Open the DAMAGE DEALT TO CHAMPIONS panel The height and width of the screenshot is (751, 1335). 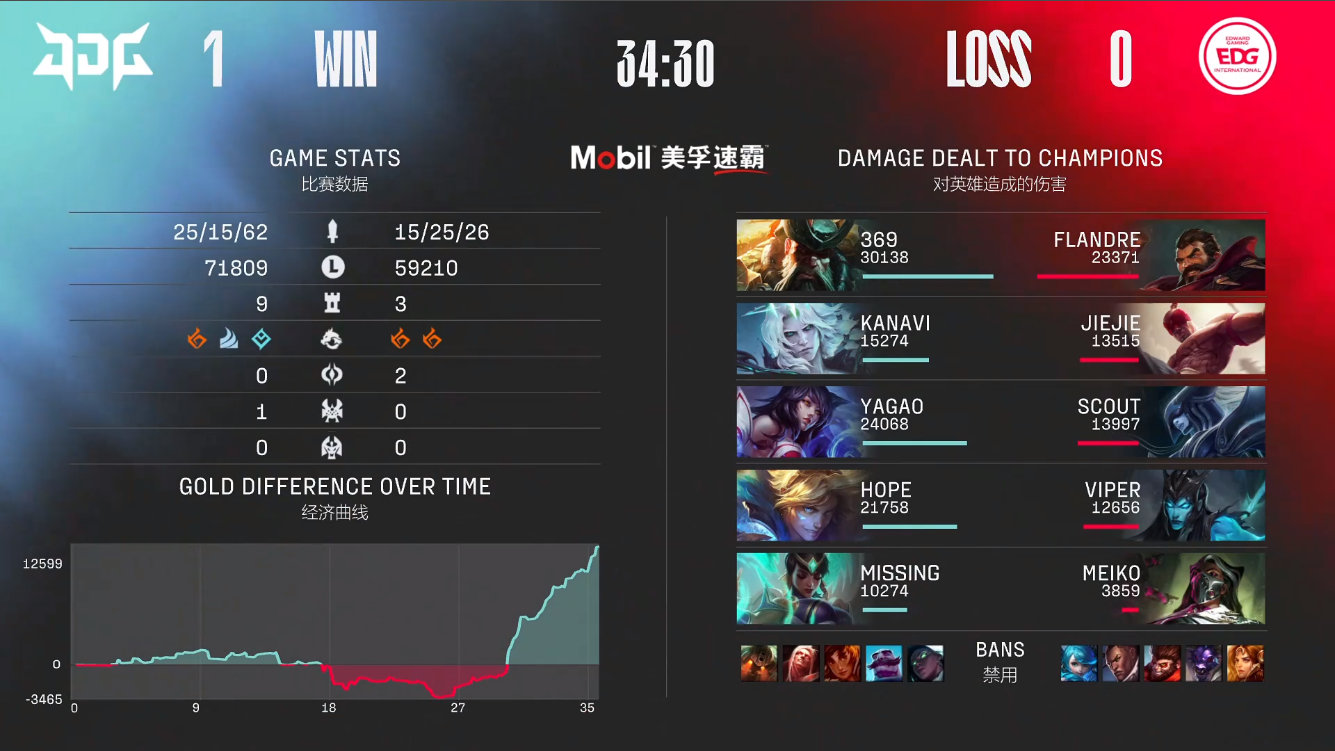(998, 157)
